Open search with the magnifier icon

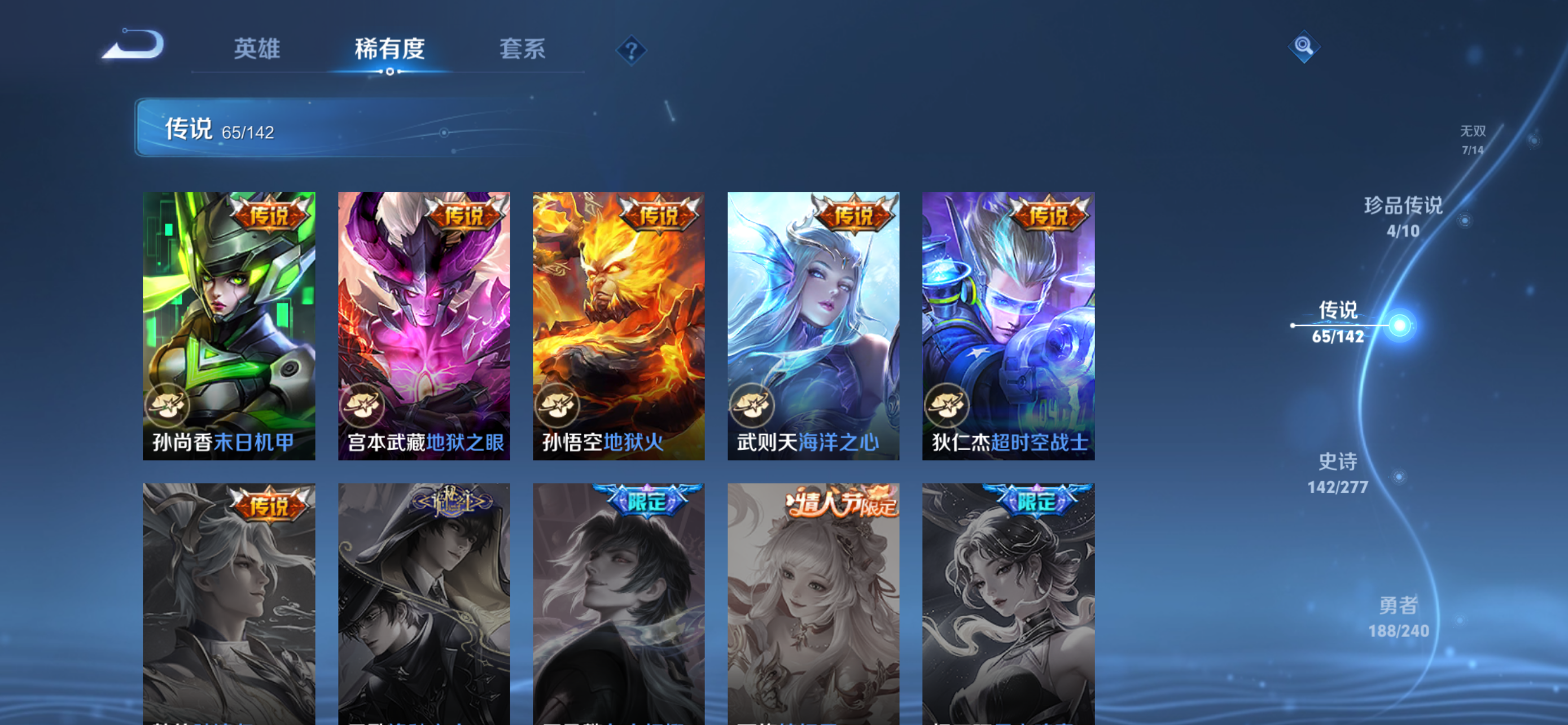coord(1304,46)
